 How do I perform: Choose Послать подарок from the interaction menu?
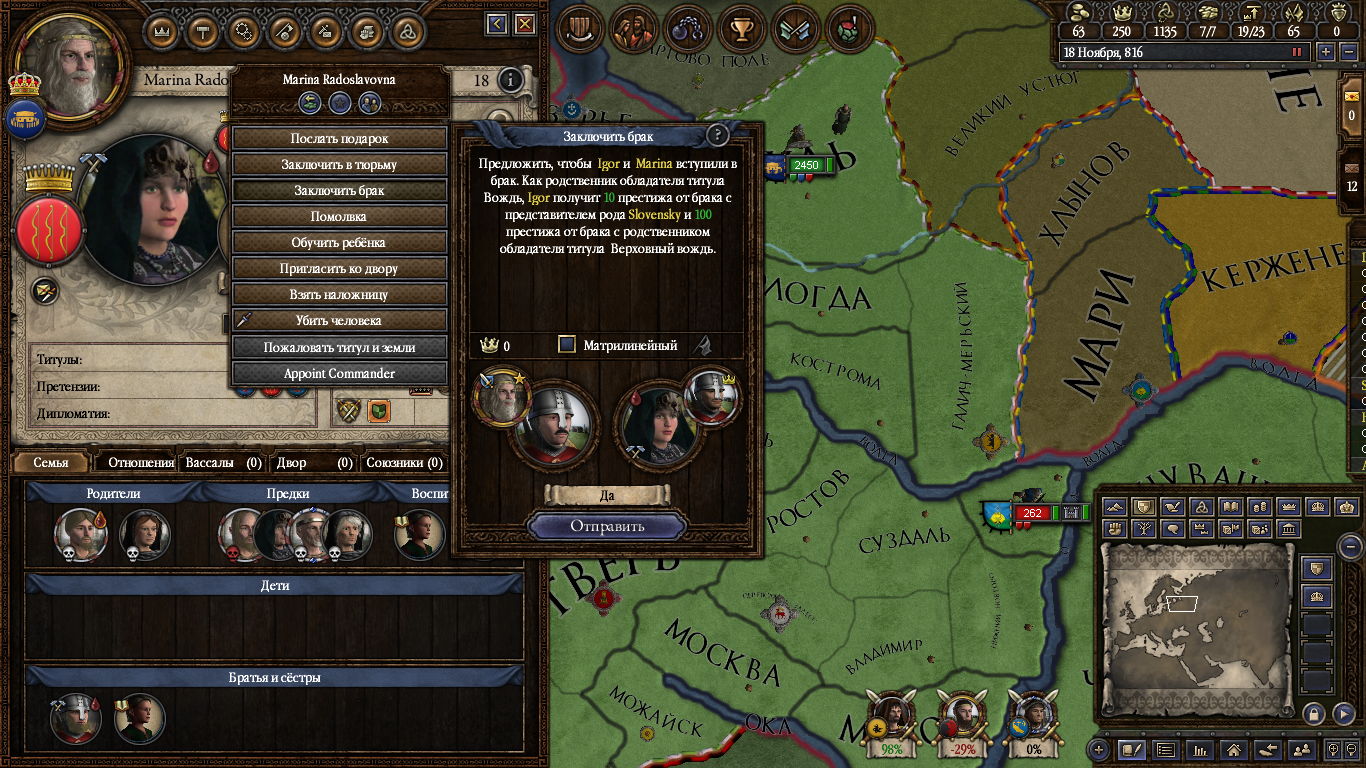[339, 138]
